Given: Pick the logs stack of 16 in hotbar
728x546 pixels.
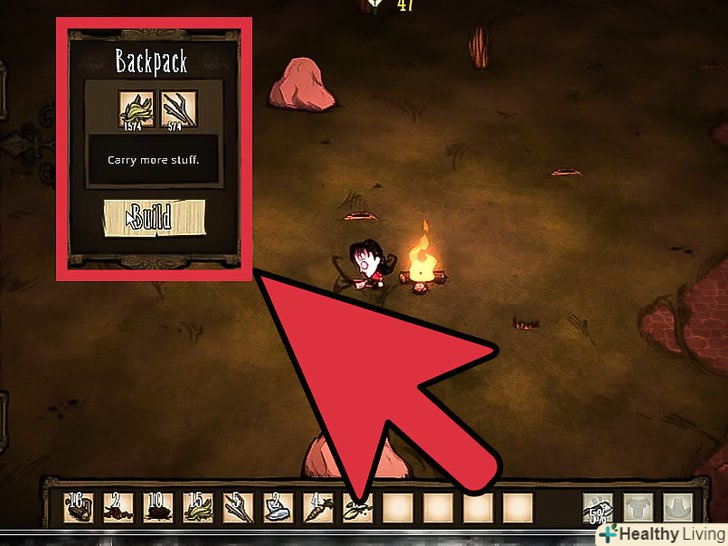Looking at the screenshot, I should click(79, 509).
